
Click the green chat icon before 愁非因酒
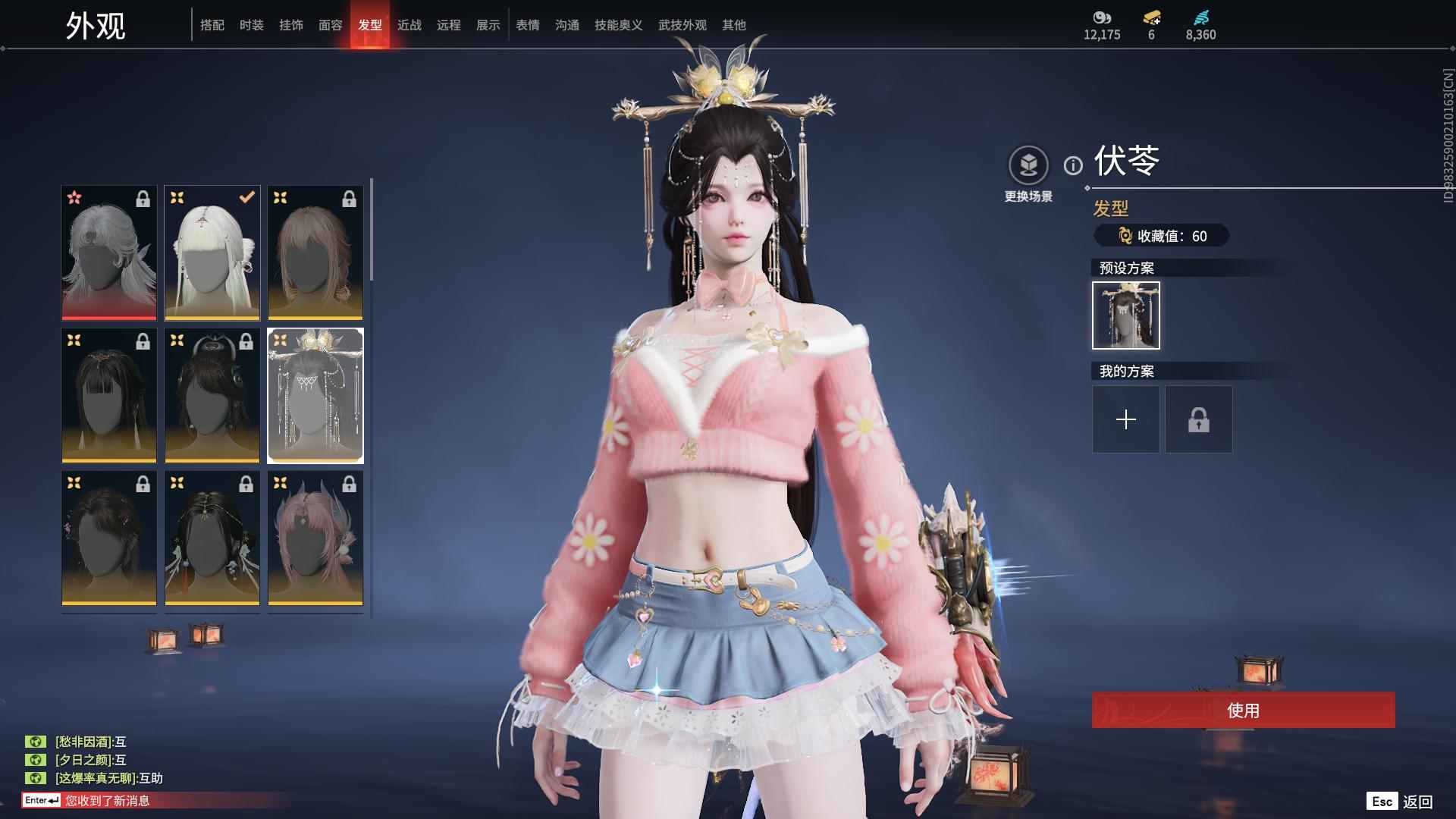click(36, 741)
